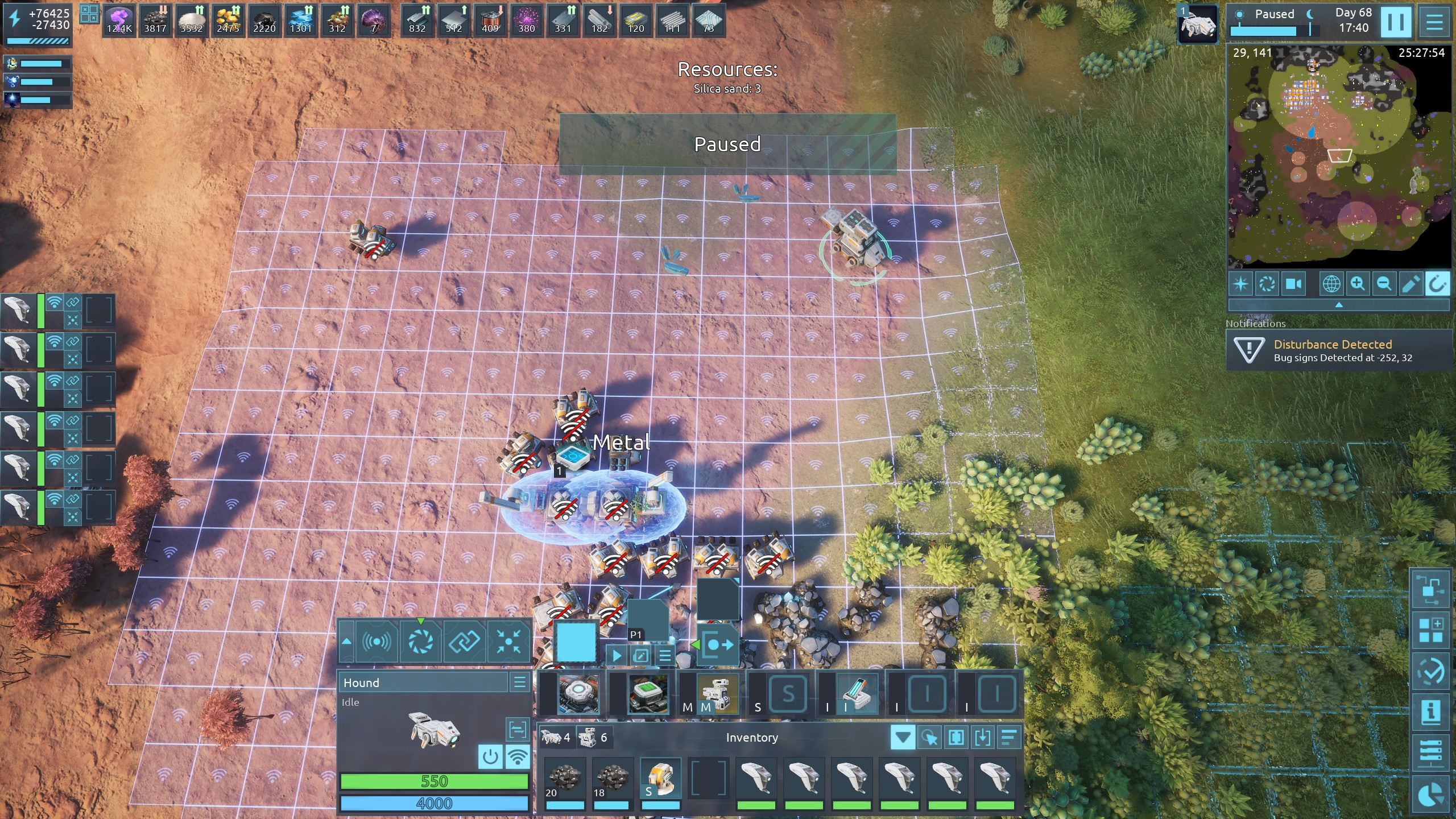Open the globe world map view
Screen dimensions: 1456x819
click(x=1331, y=284)
